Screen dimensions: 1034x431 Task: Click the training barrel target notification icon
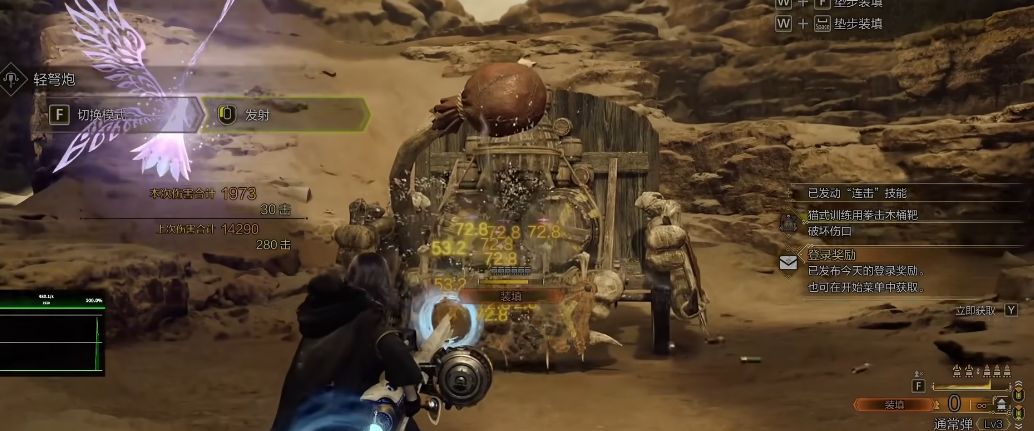point(789,221)
